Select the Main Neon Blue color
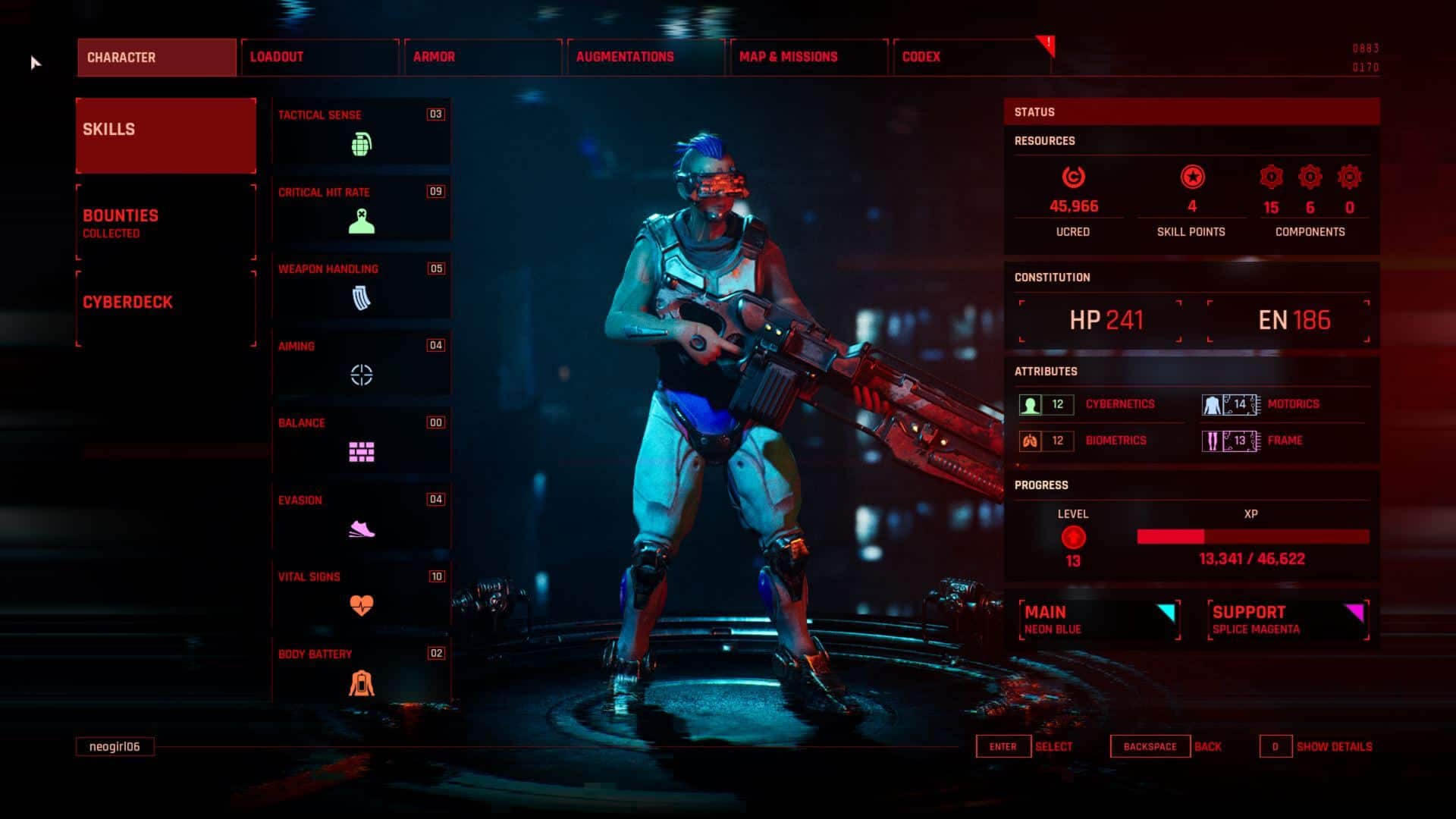 point(1099,620)
